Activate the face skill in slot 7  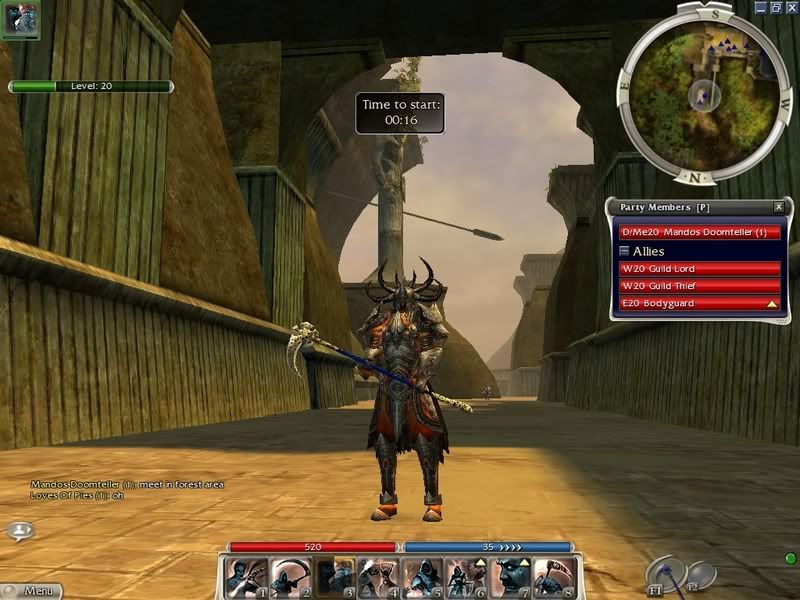510,577
